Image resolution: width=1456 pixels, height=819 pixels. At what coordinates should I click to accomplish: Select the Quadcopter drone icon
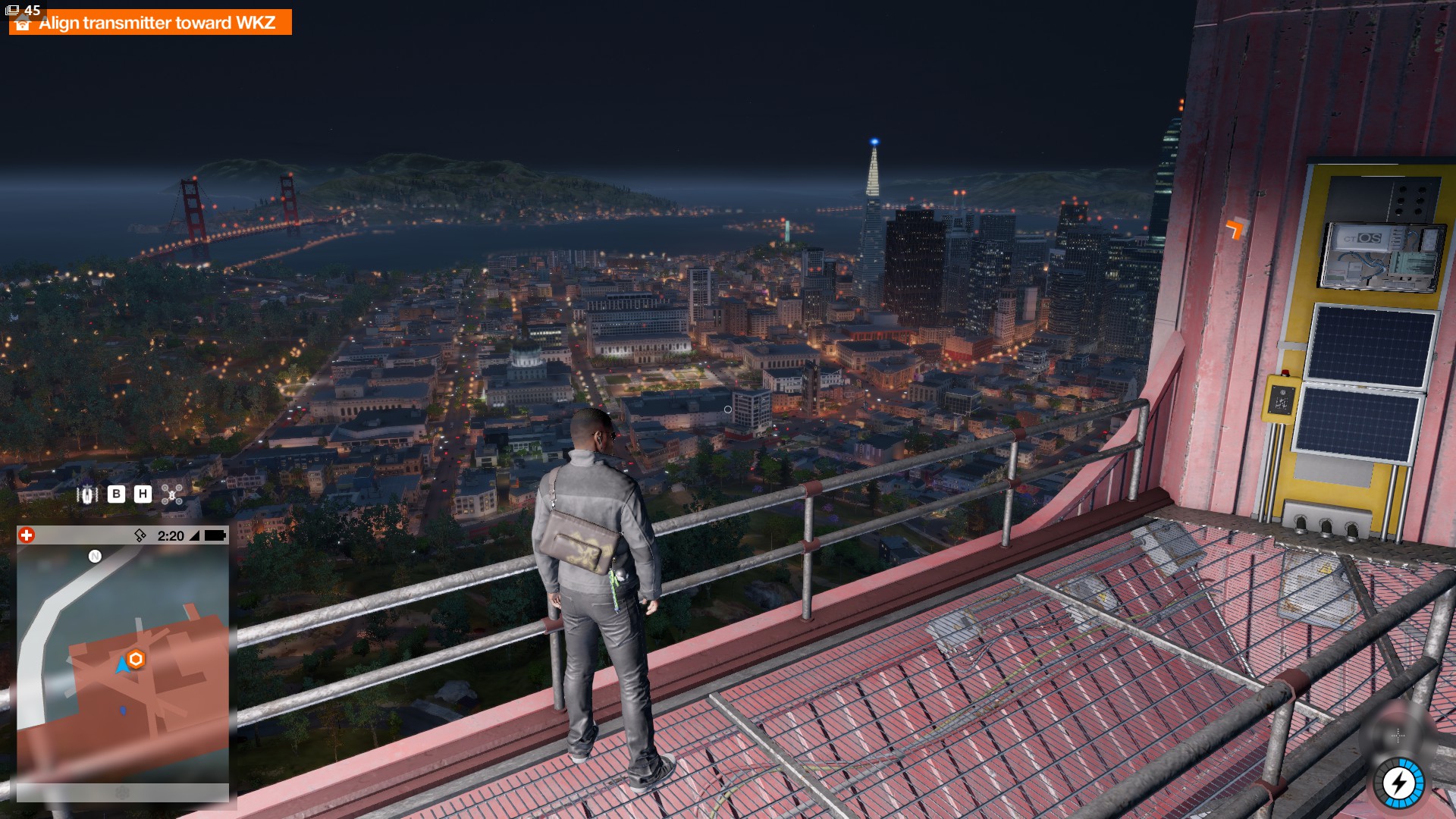pos(172,494)
